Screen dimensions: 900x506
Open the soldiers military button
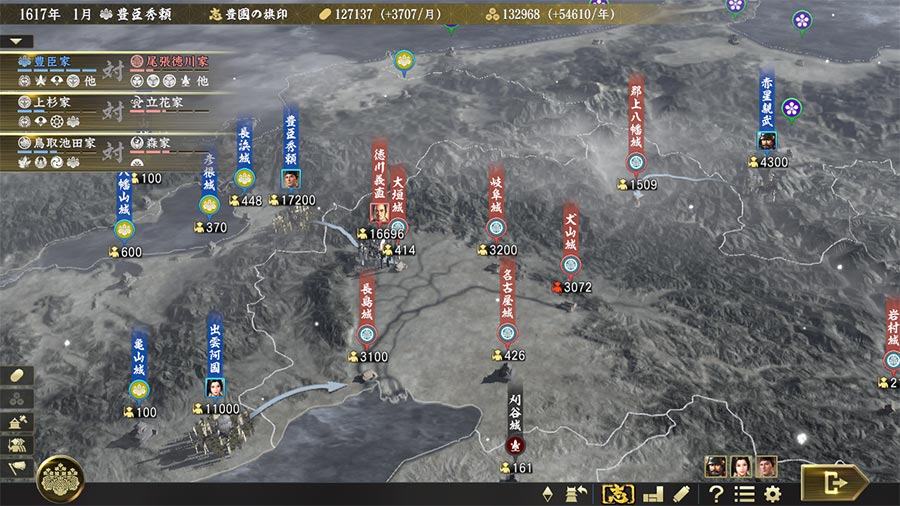point(18,444)
